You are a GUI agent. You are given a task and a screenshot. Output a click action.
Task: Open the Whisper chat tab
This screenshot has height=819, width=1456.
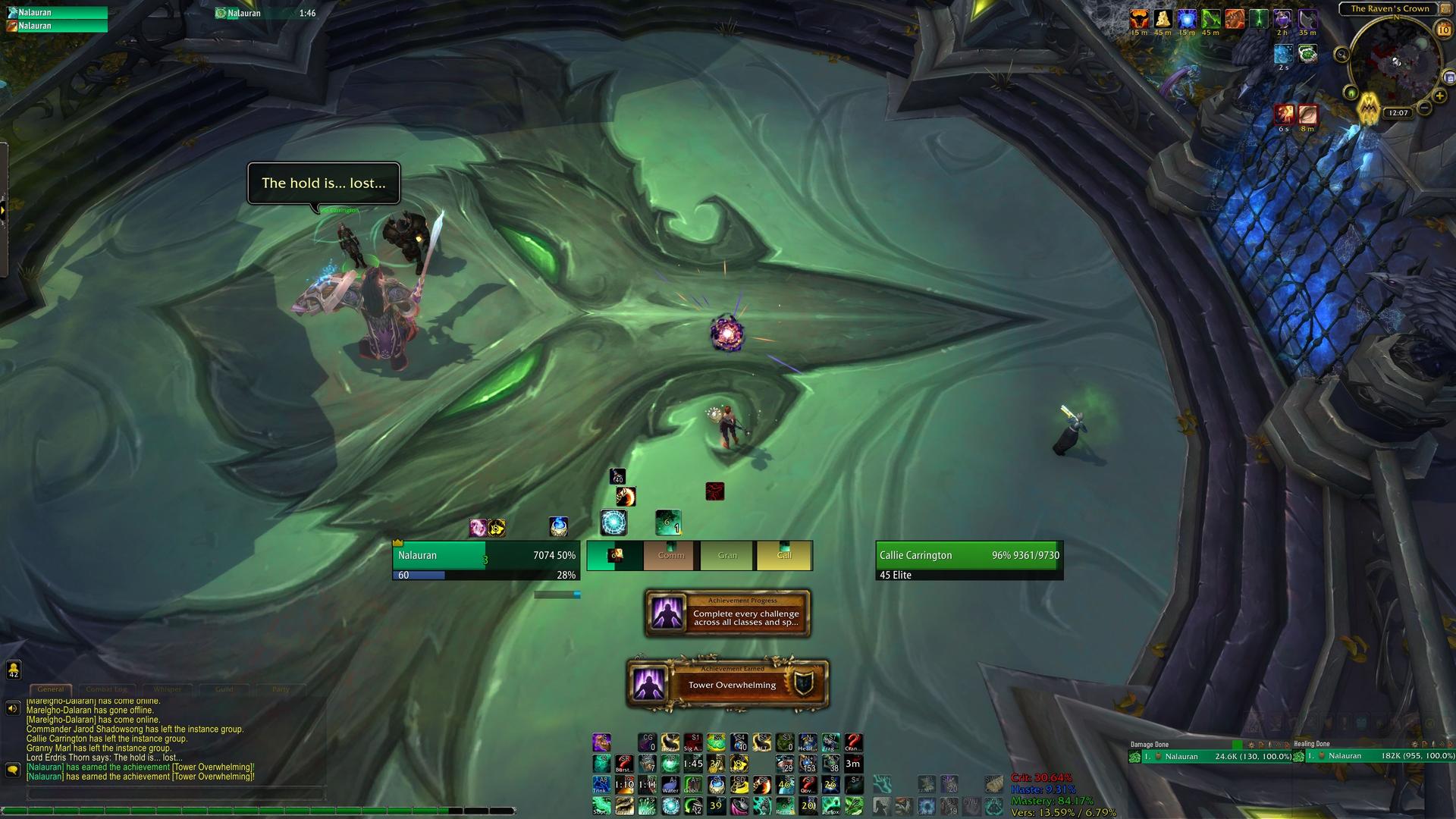click(168, 689)
